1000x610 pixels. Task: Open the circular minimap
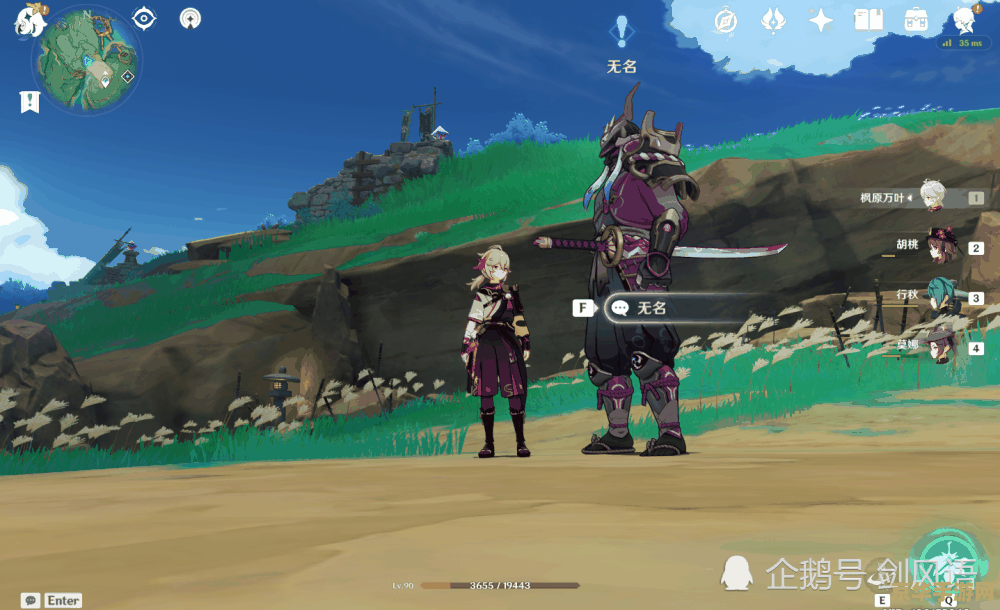pos(87,60)
